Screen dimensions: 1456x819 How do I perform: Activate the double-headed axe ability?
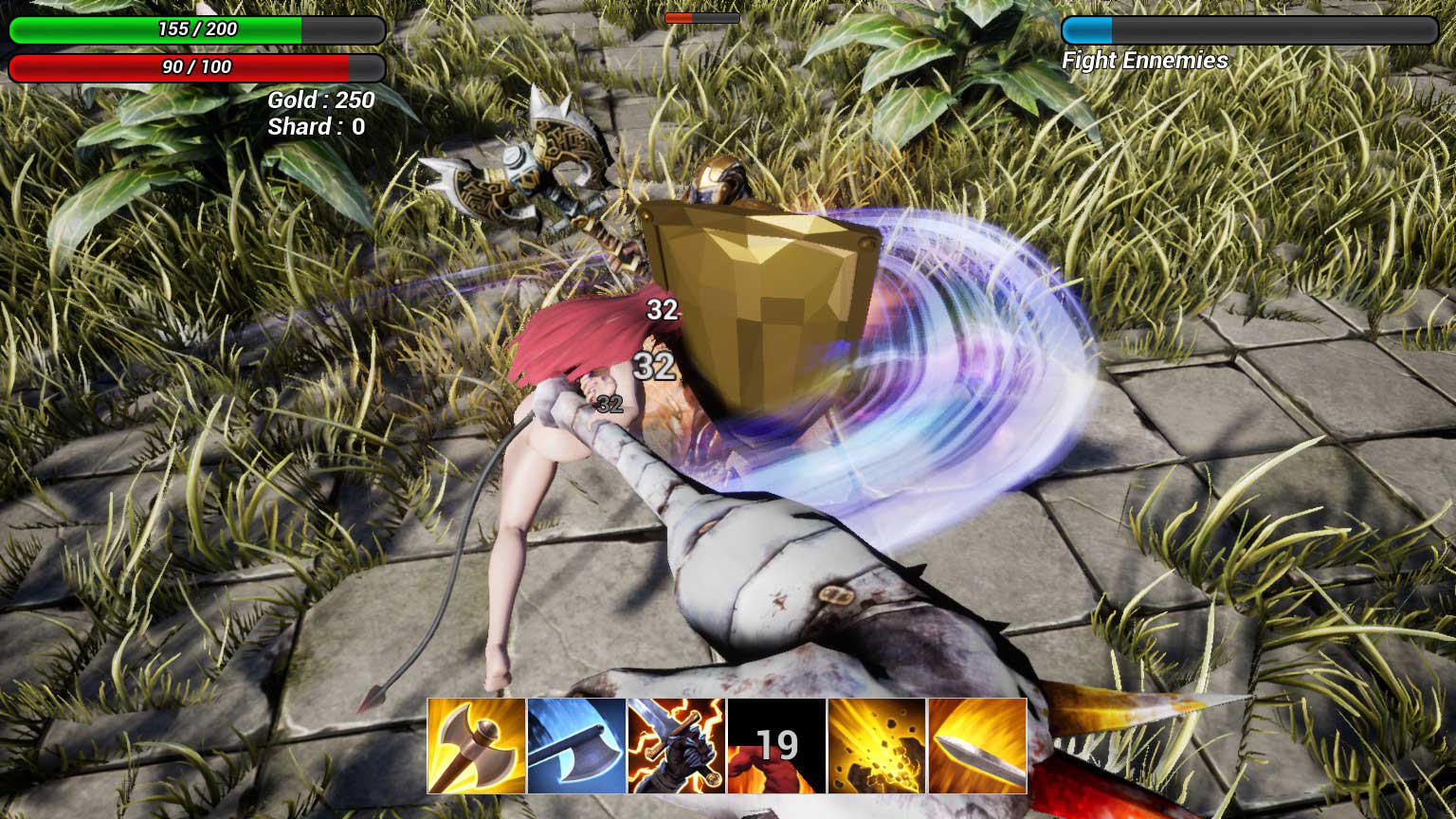(477, 745)
